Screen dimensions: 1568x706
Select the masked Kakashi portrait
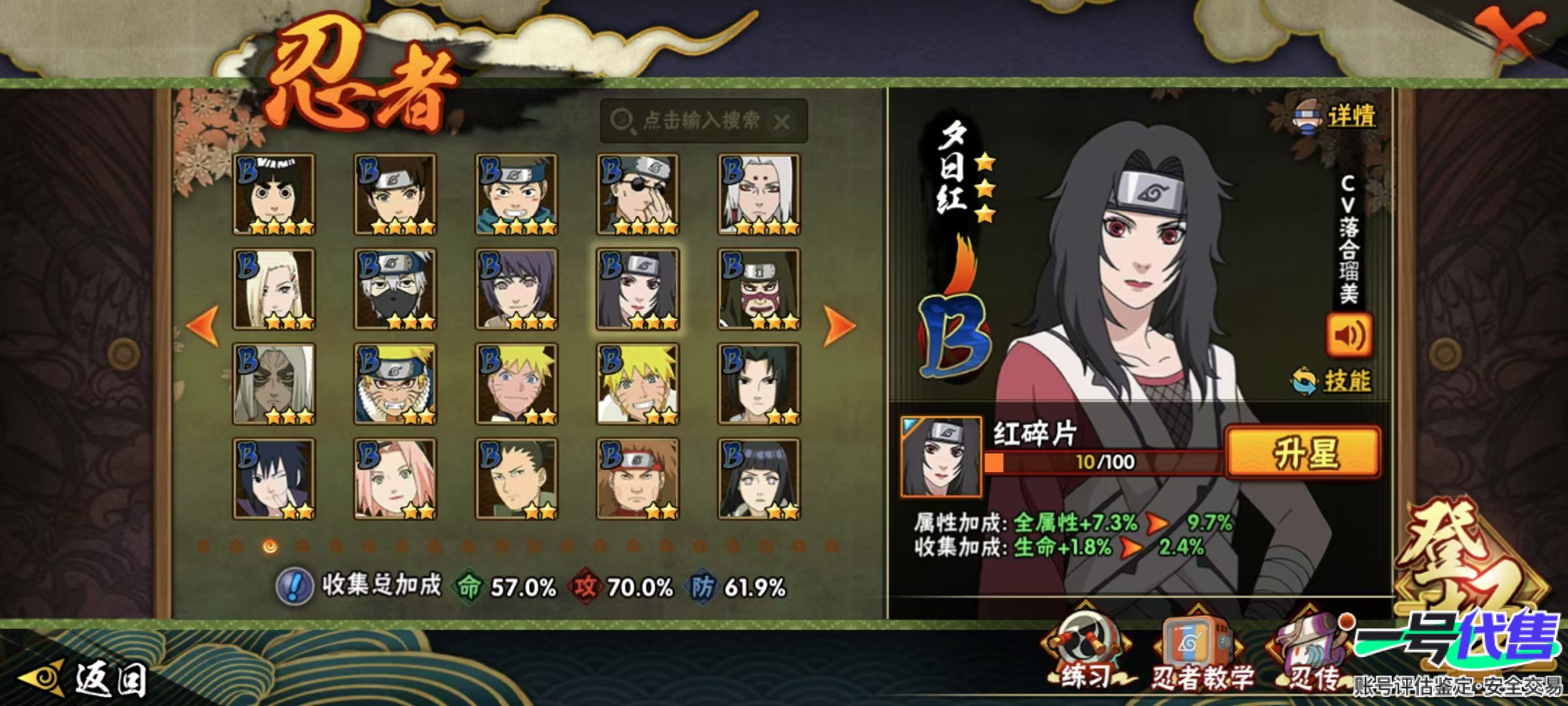[x=395, y=289]
